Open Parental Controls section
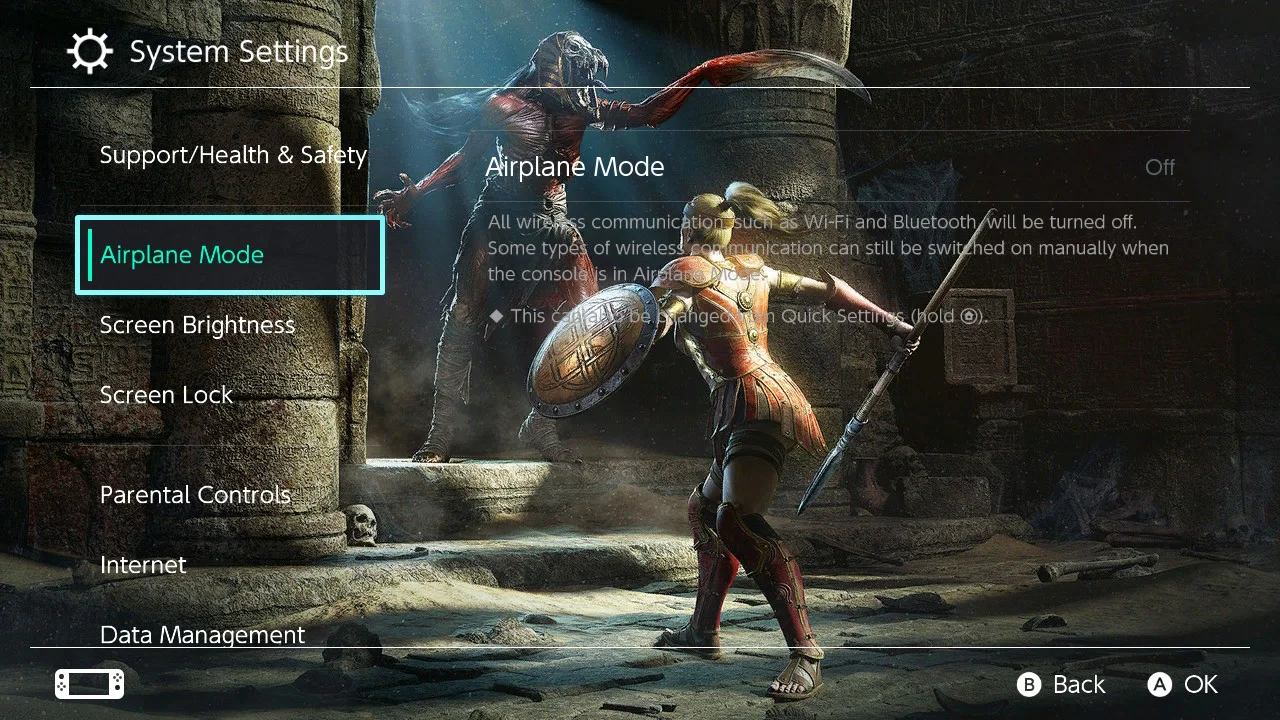Image resolution: width=1280 pixels, height=720 pixels. pos(196,495)
